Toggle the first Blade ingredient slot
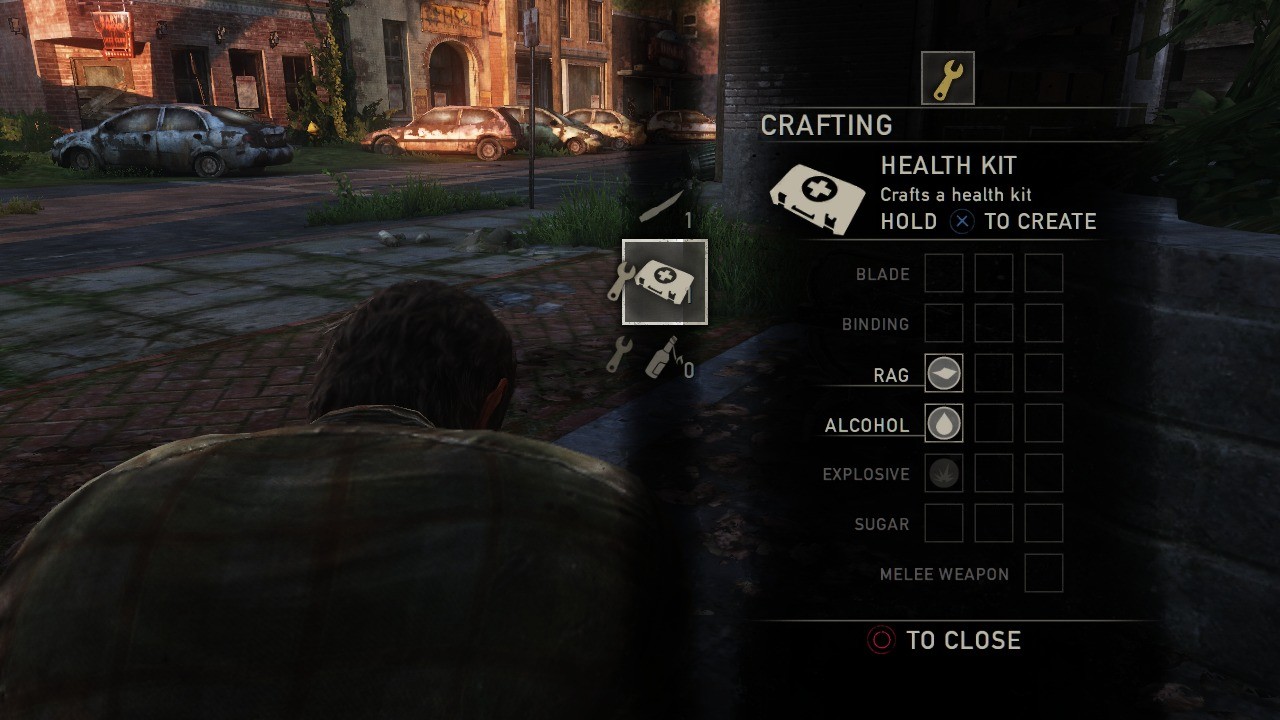 point(943,273)
